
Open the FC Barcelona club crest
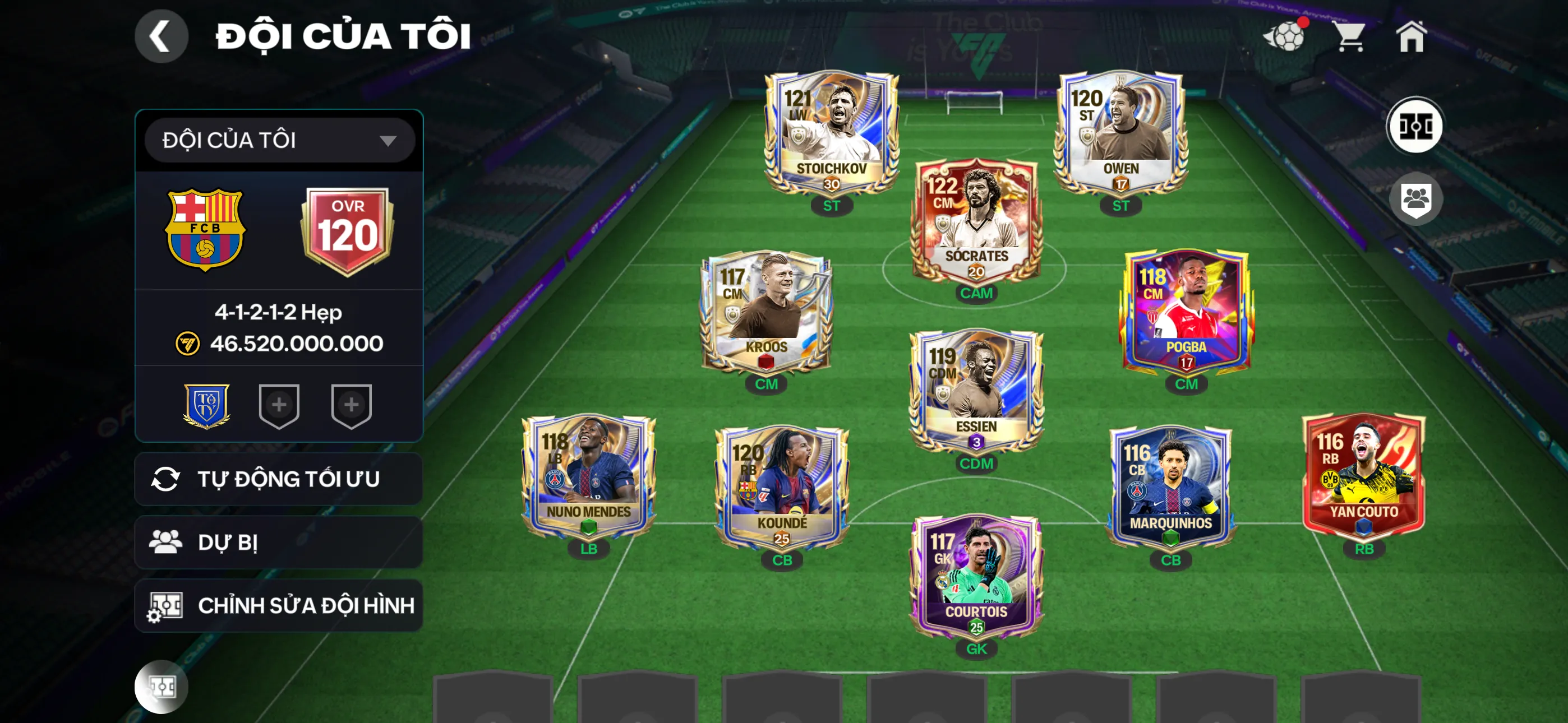pos(205,229)
